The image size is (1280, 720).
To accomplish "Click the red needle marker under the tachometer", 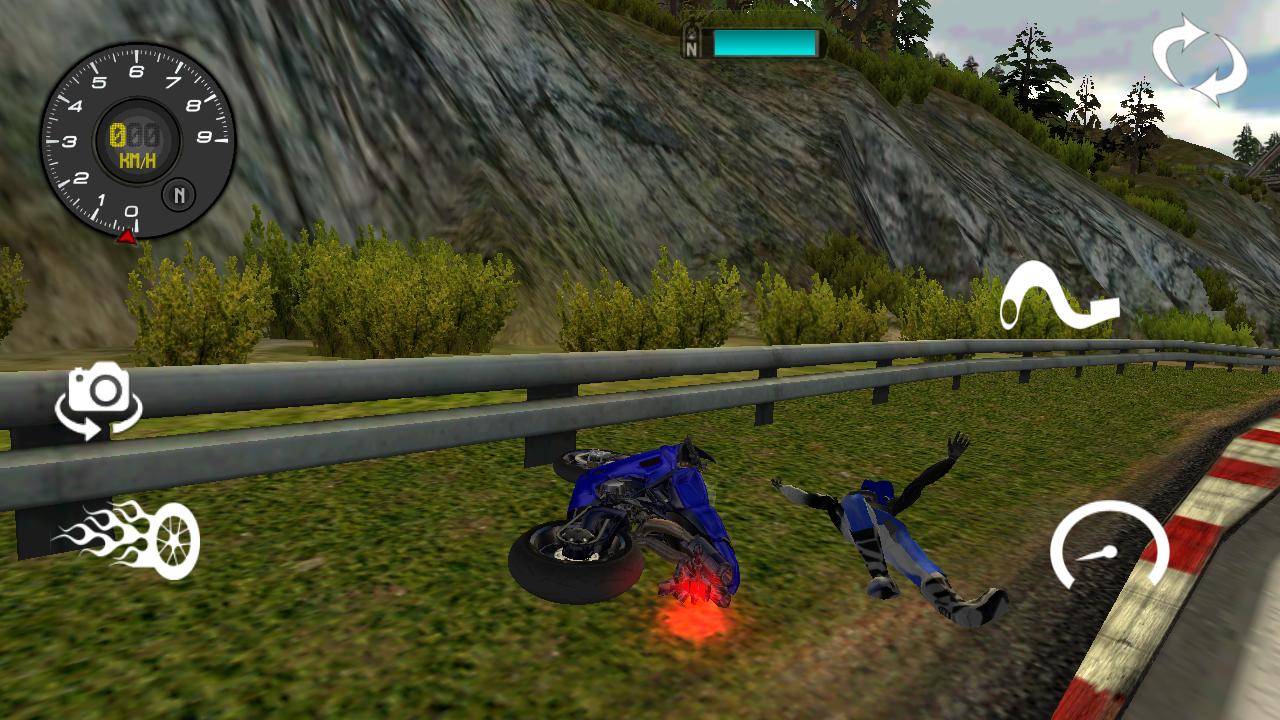I will pos(128,239).
